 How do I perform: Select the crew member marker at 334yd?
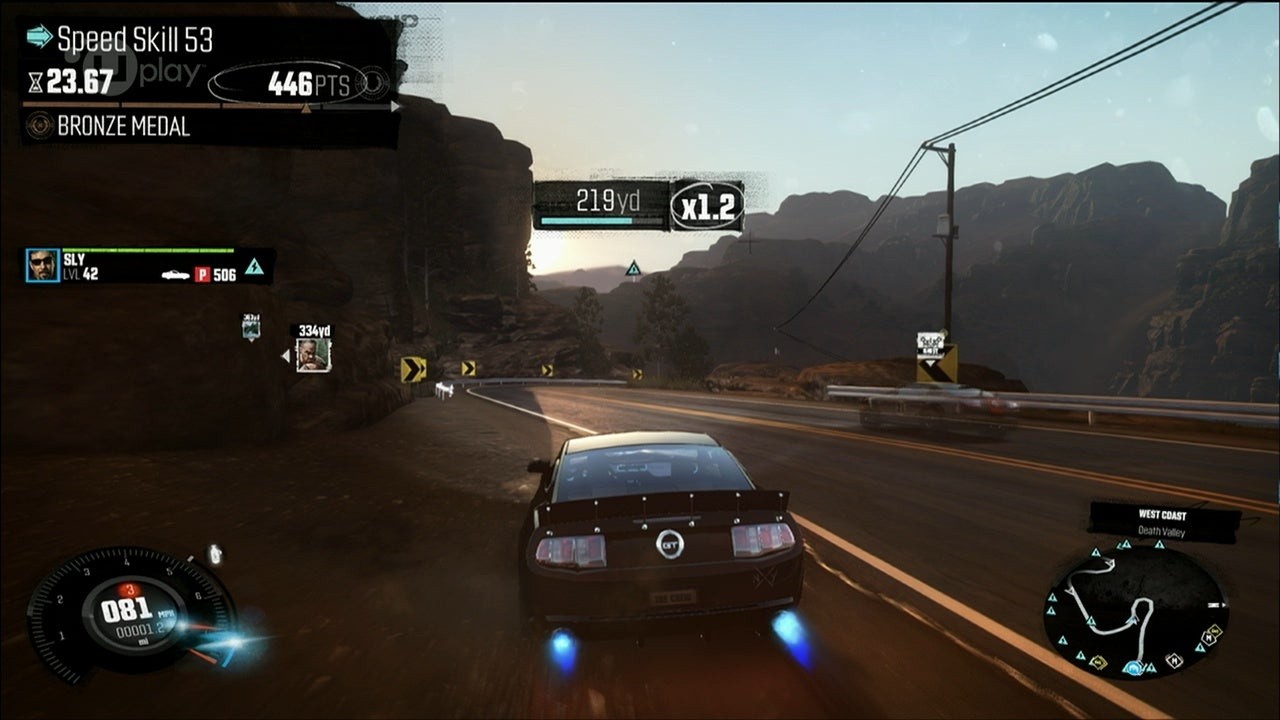click(x=313, y=354)
